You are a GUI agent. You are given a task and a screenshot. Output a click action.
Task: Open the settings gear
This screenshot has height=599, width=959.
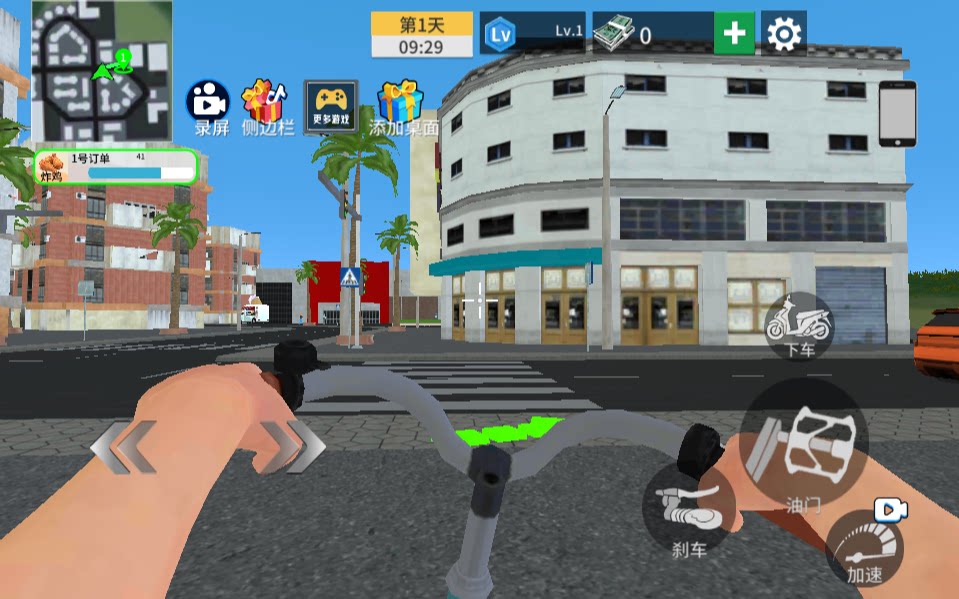click(783, 34)
